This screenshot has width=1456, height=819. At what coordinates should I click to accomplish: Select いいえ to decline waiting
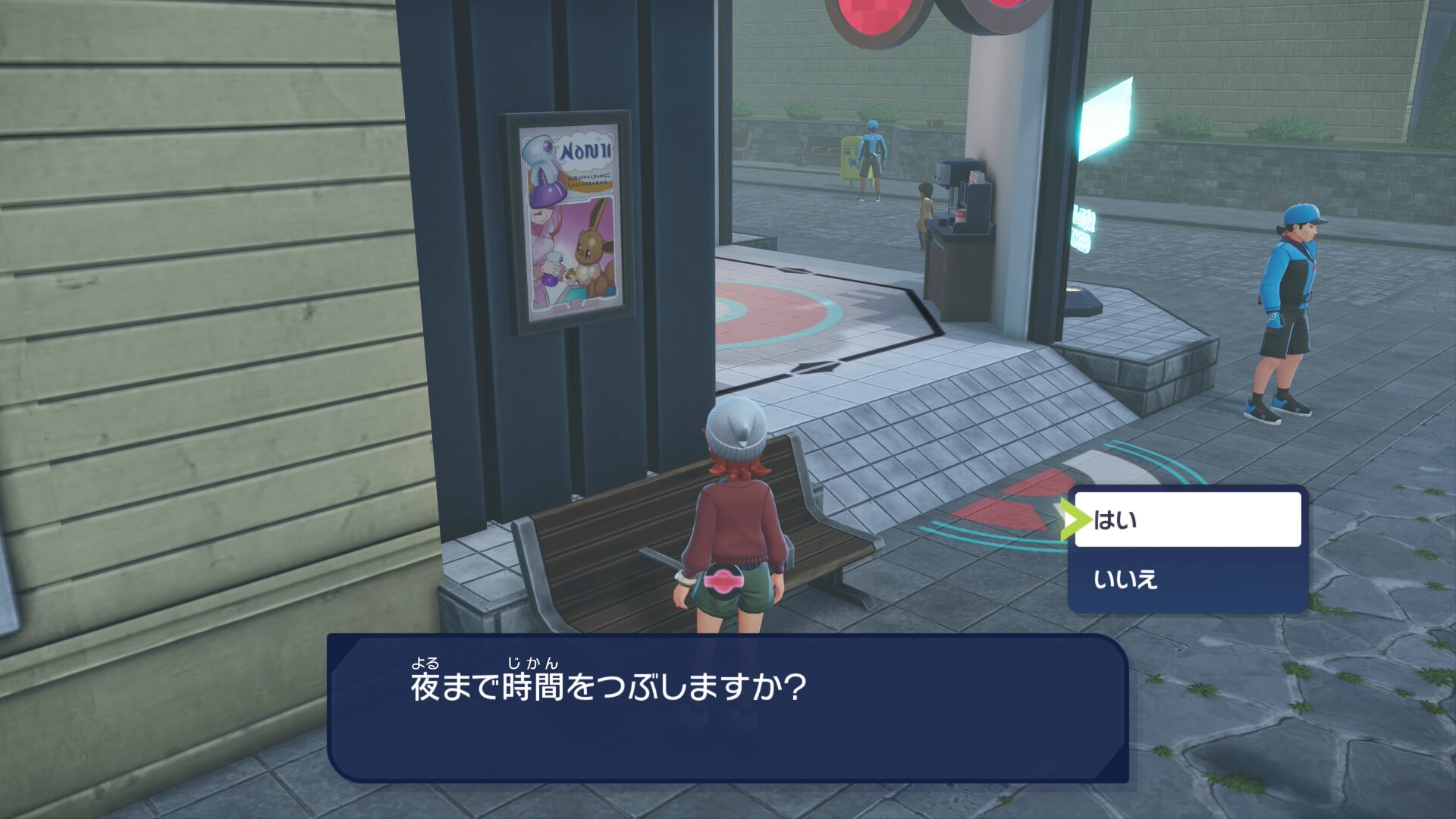[x=1187, y=580]
